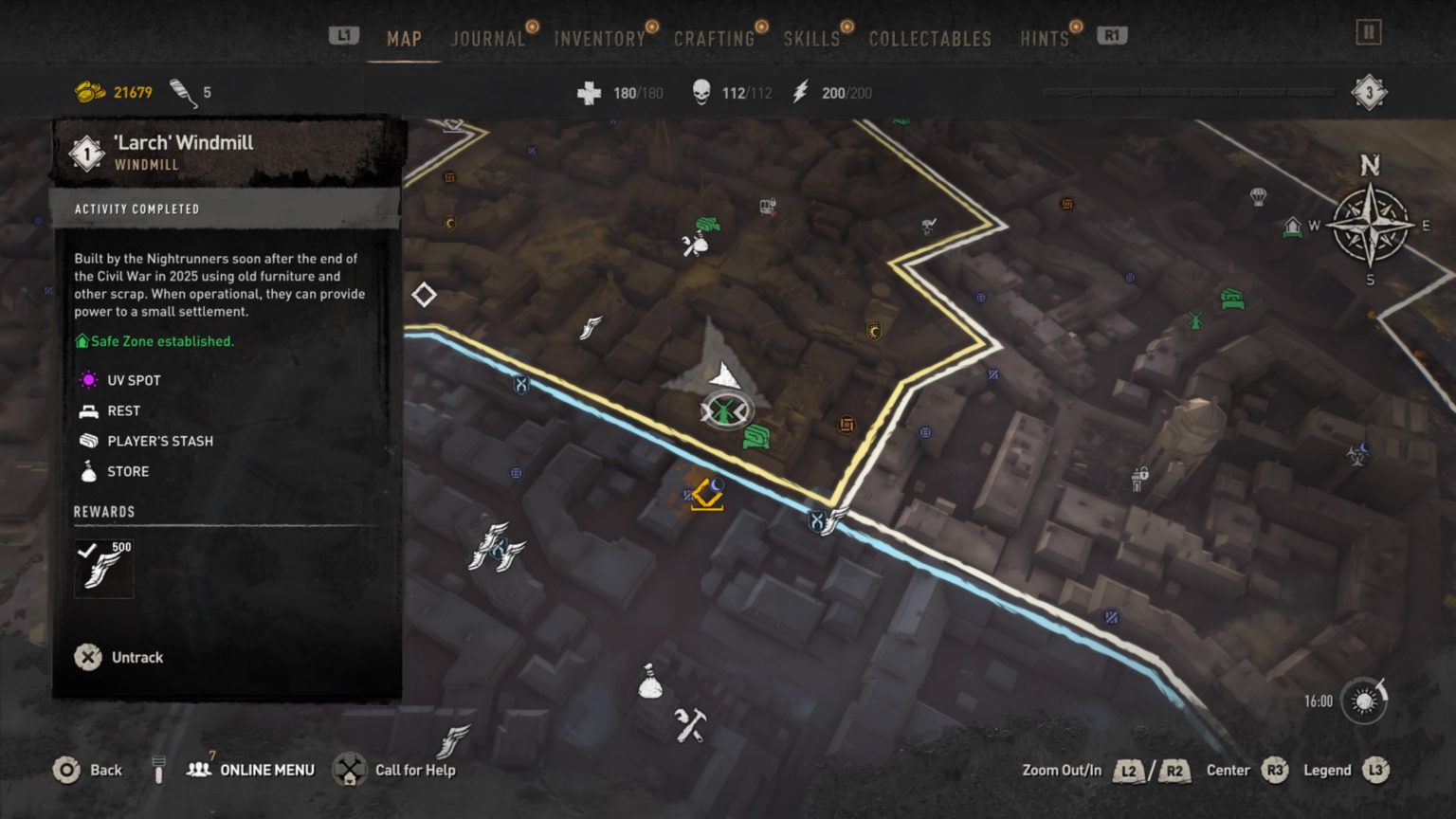
Task: Click the purple UV Spot icon in the panel
Action: (88, 379)
